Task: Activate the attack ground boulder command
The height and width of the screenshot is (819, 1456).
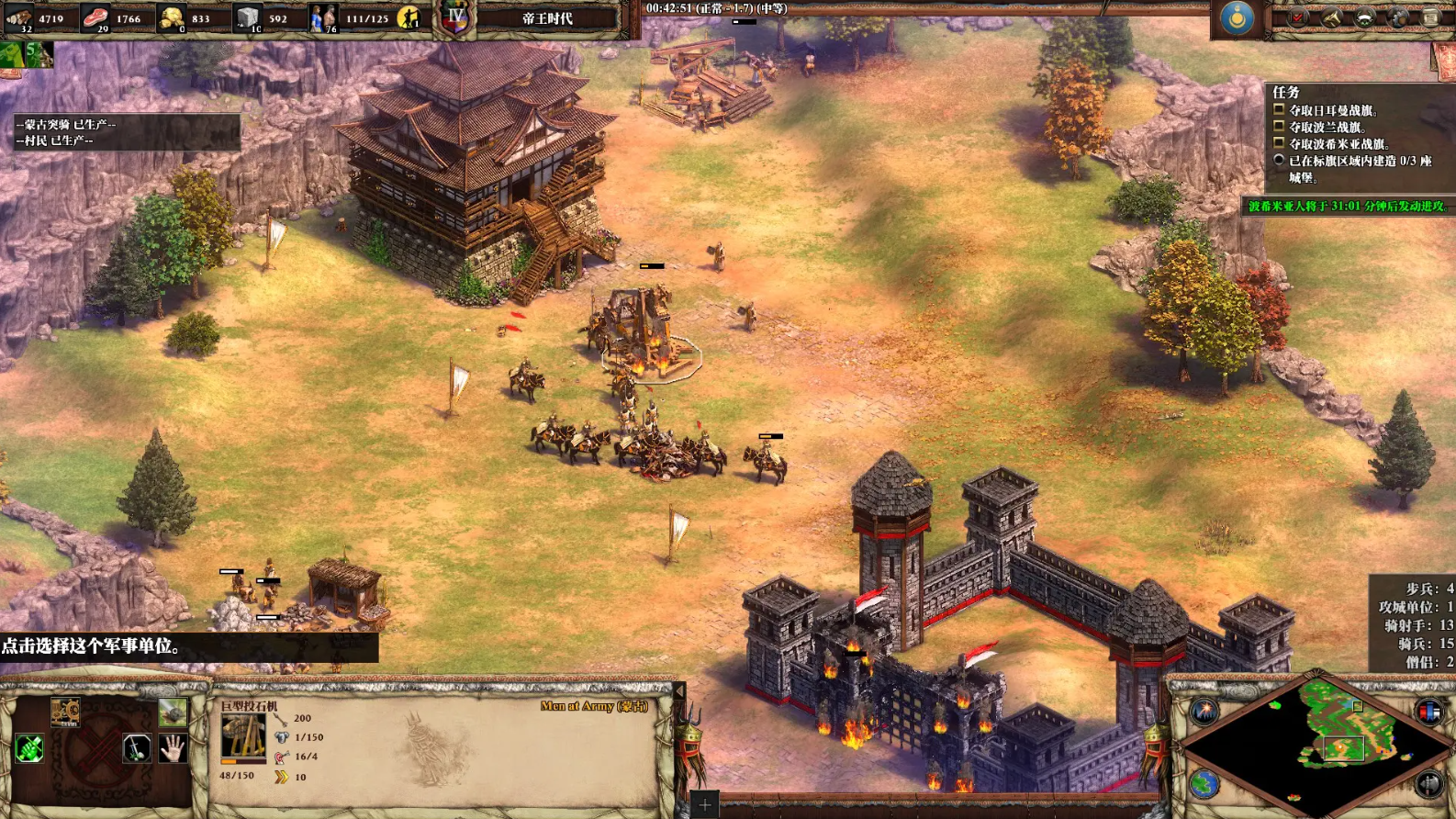Action: click(x=173, y=712)
